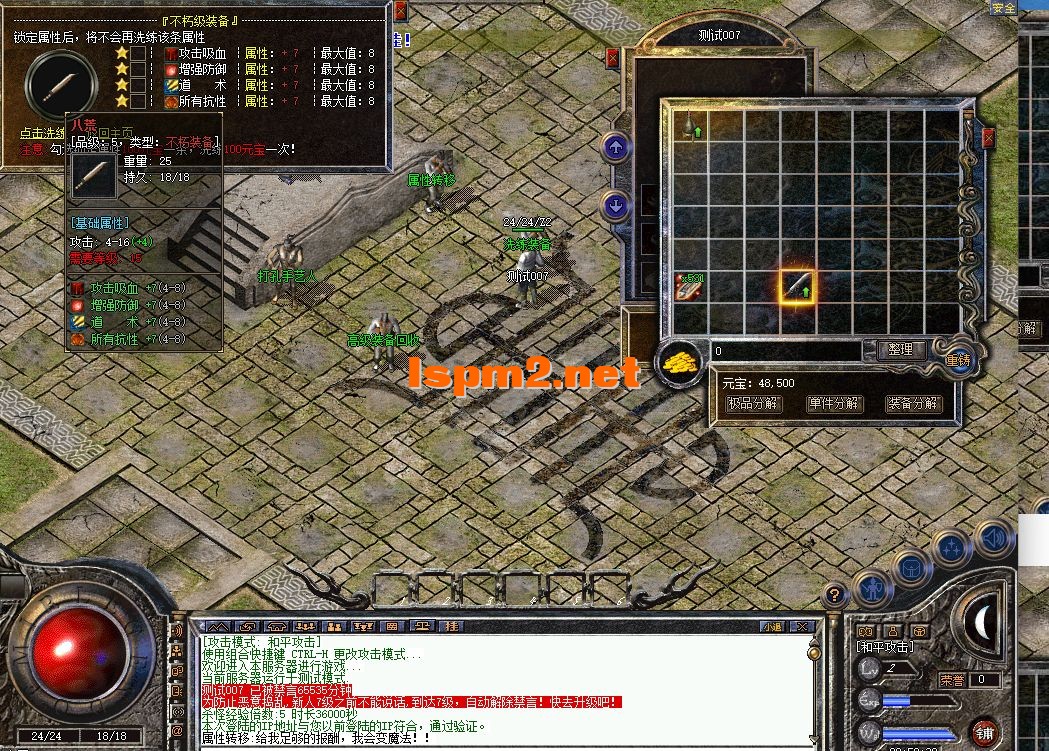The width and height of the screenshot is (1049, 751).
Task: Close the inventory bag window
Action: pos(989,137)
